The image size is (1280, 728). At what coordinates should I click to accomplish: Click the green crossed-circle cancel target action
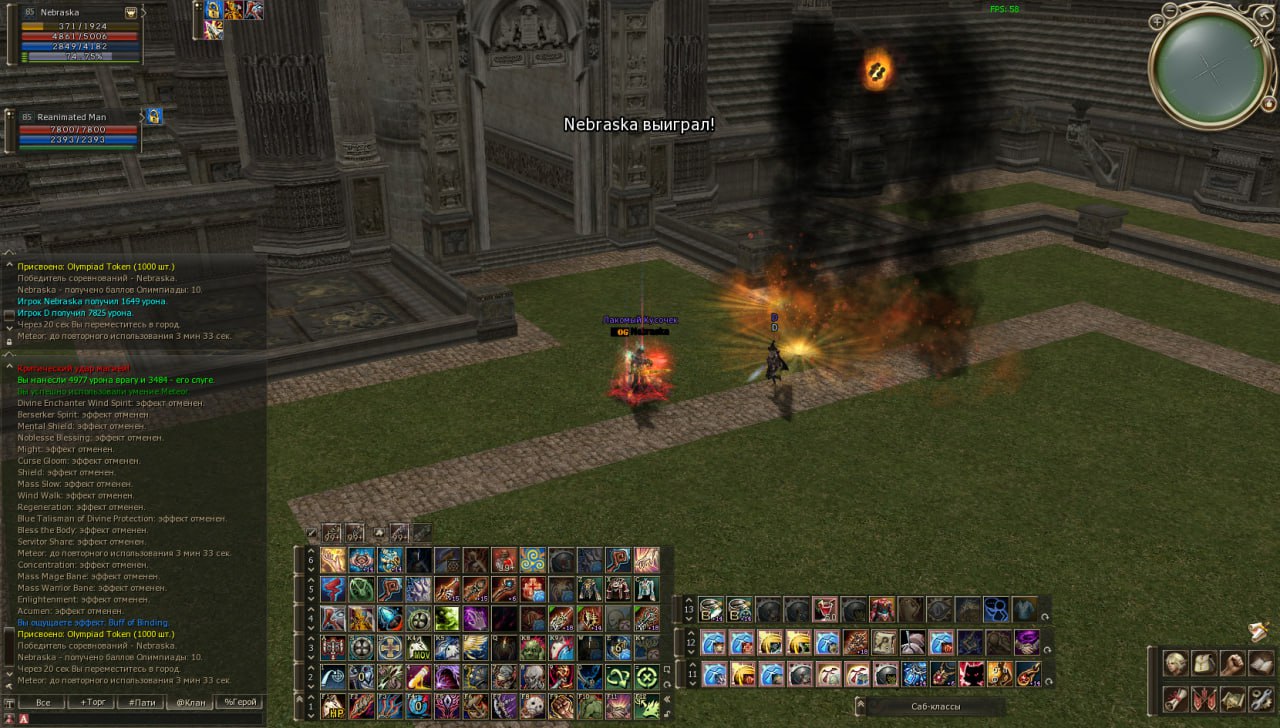648,677
